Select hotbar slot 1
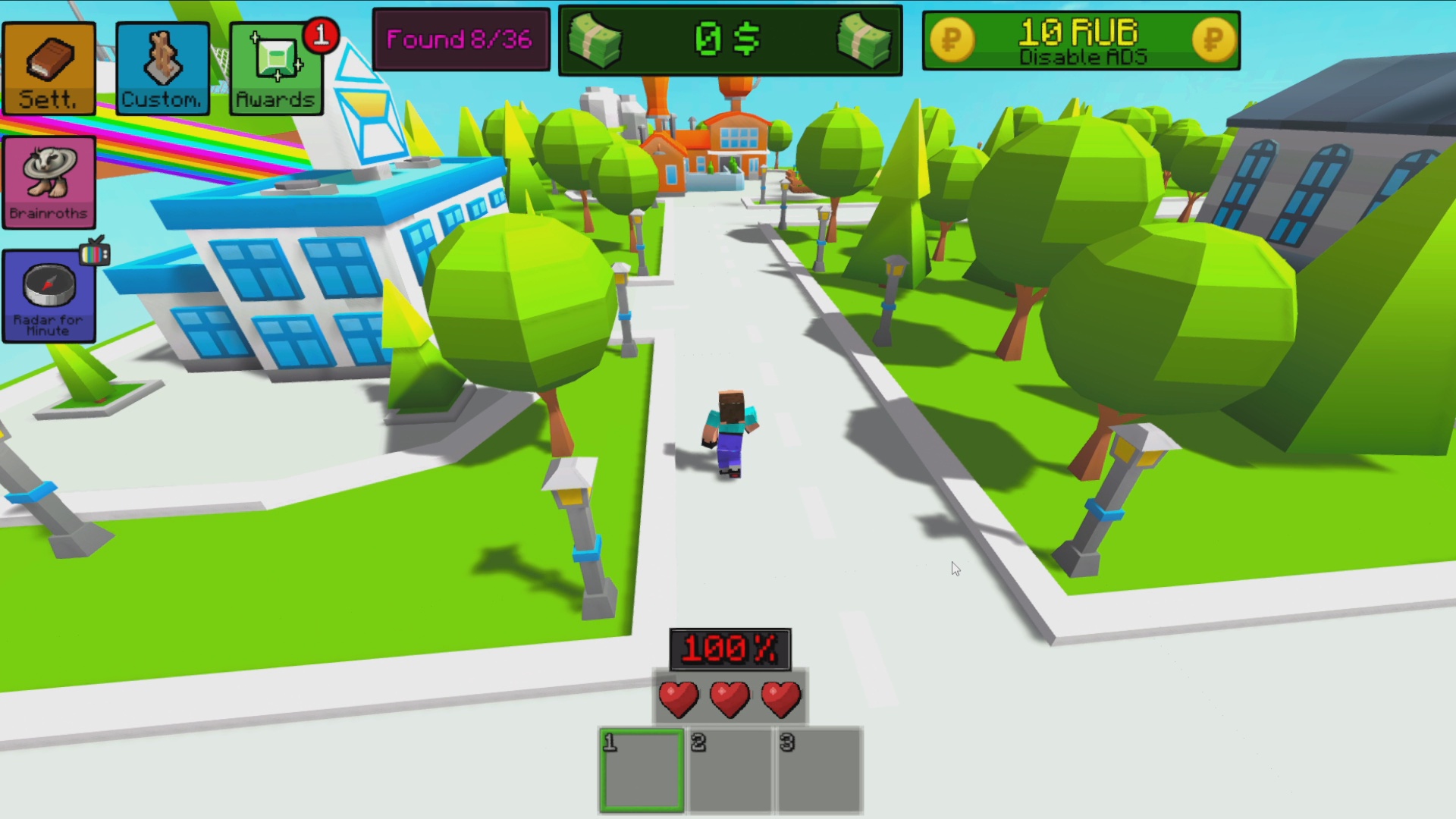The height and width of the screenshot is (819, 1456). [641, 770]
